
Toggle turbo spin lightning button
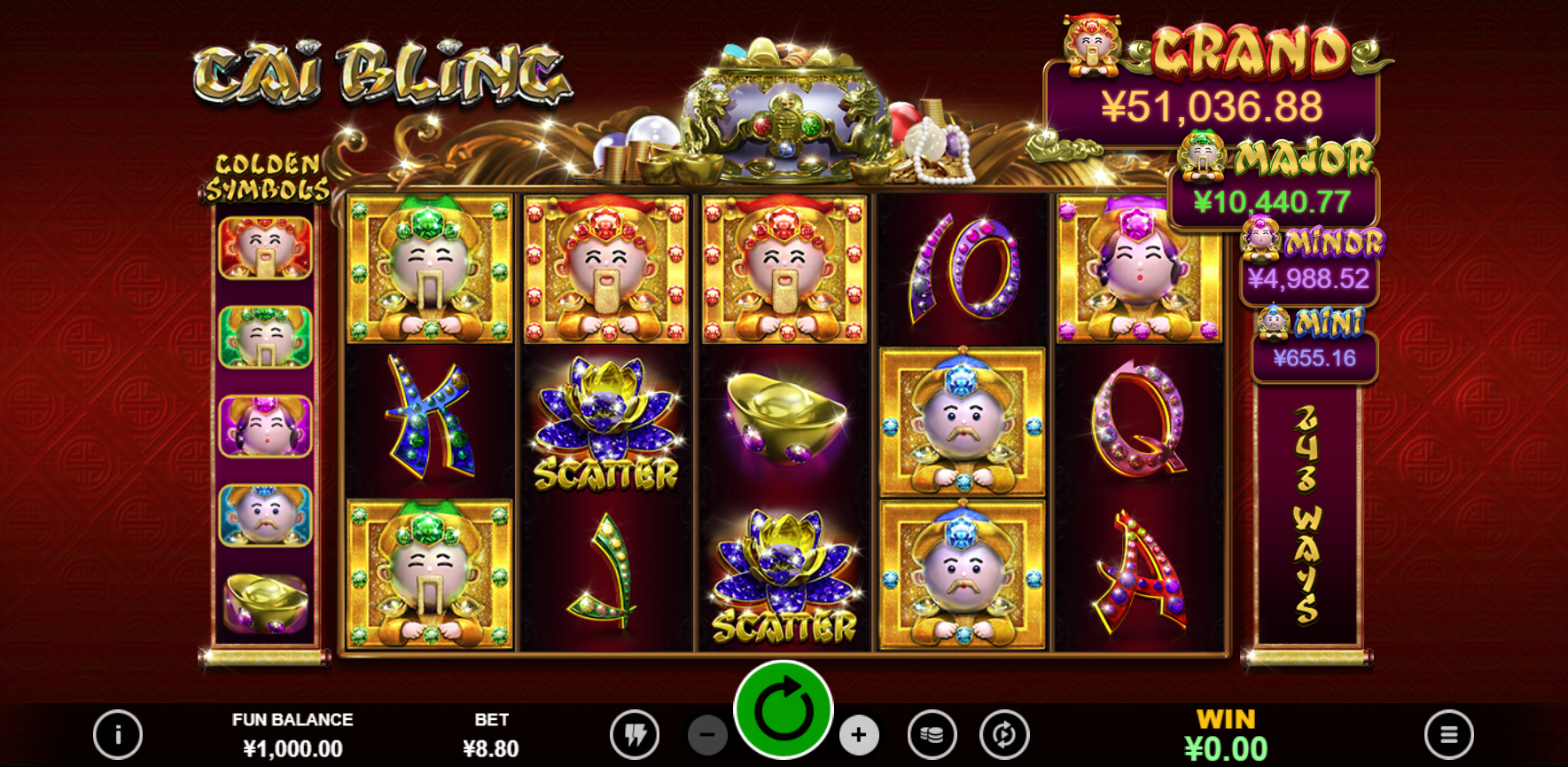[635, 735]
